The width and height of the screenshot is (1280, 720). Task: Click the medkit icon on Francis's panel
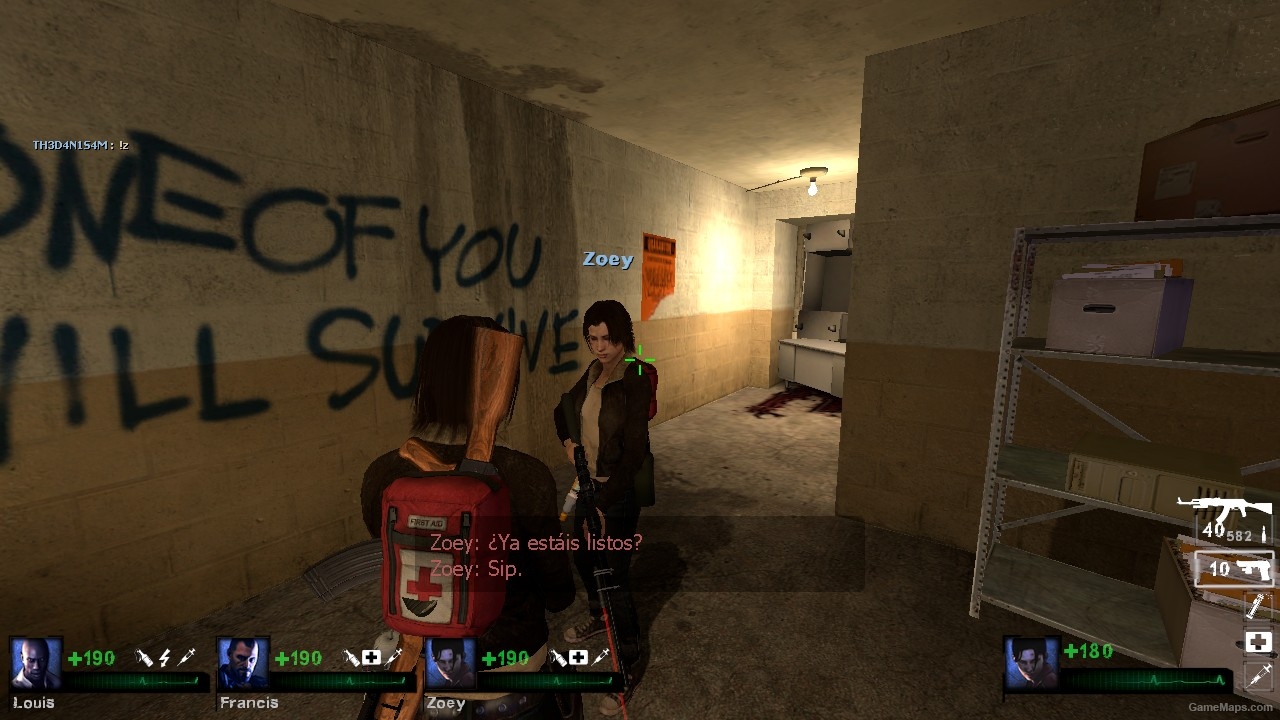[371, 658]
